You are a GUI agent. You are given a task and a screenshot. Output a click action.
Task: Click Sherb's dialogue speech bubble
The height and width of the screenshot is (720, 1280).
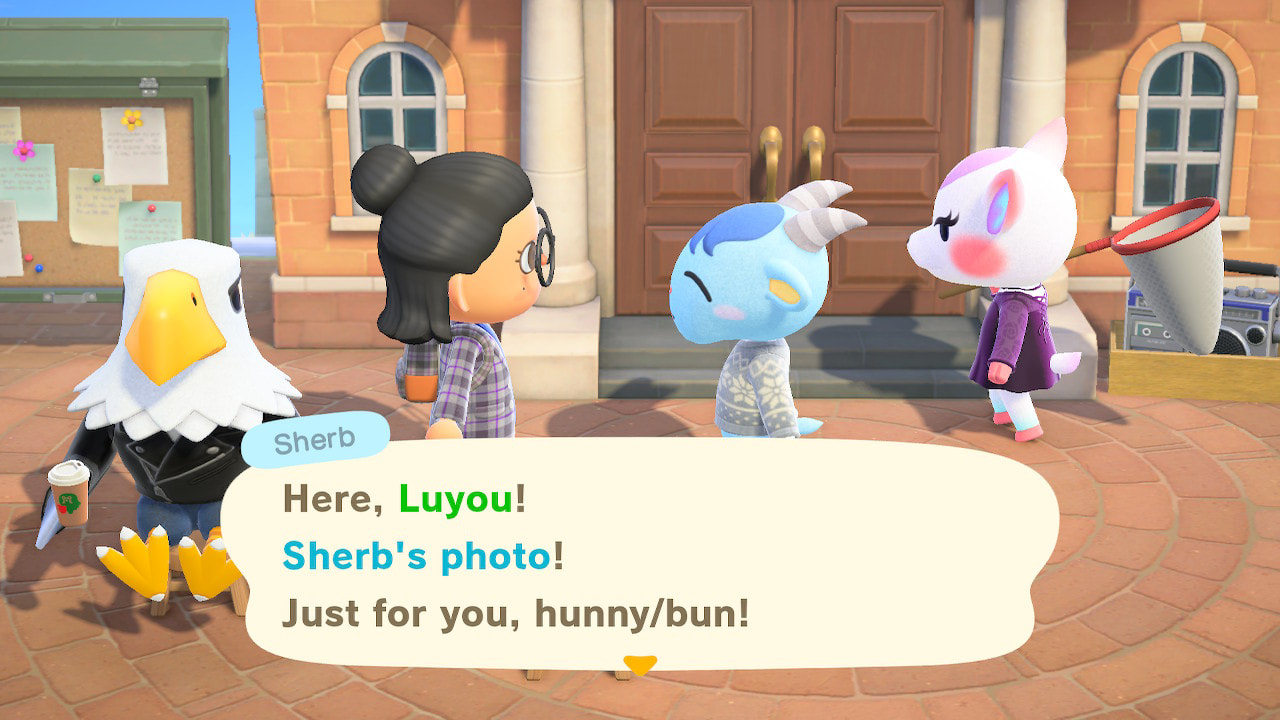click(640, 555)
